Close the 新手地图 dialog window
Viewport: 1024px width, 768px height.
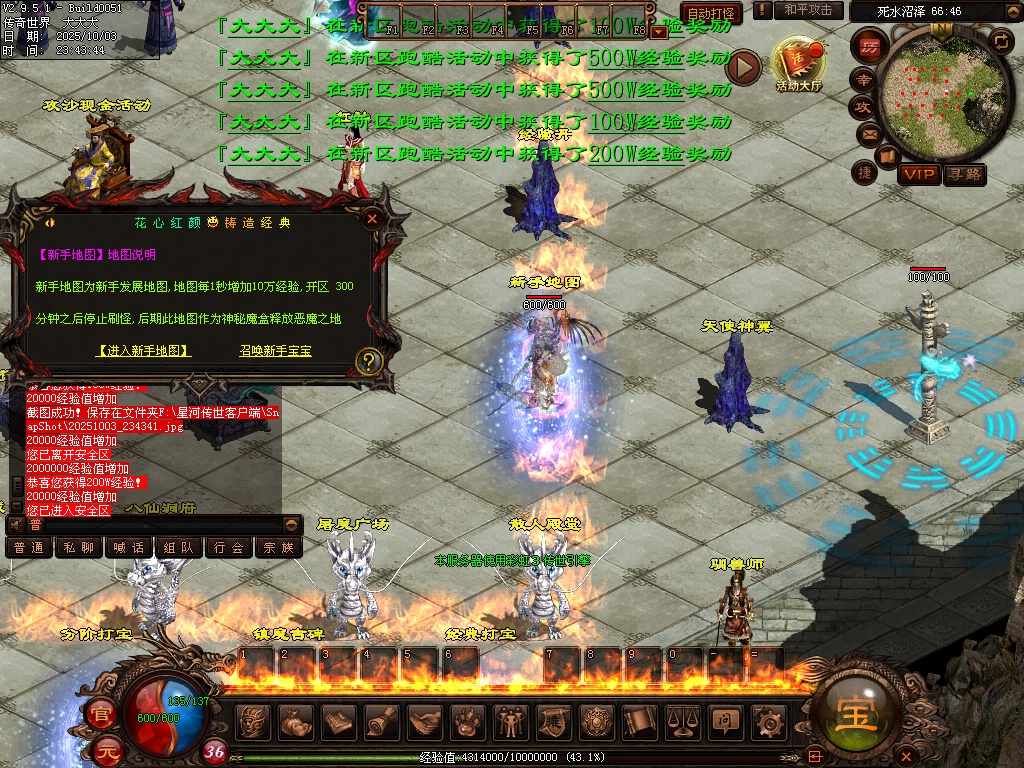click(372, 218)
